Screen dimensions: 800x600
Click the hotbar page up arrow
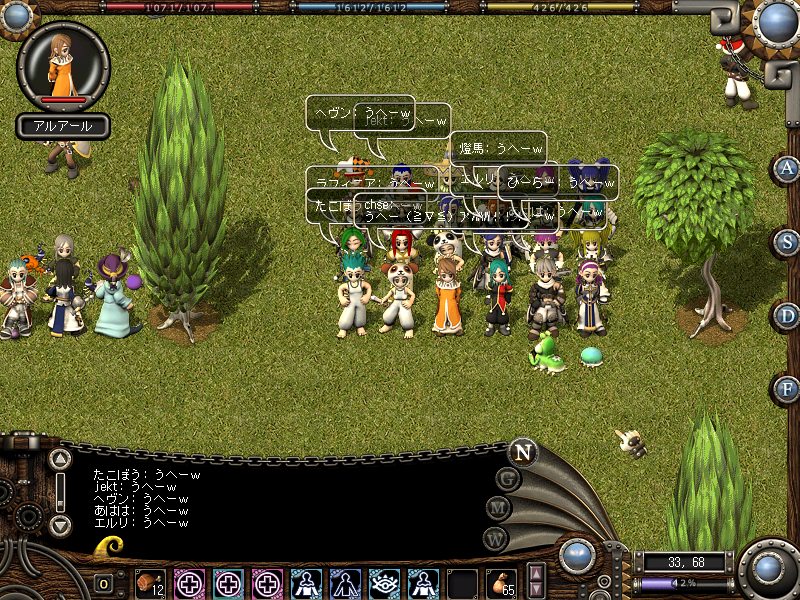pos(536,573)
